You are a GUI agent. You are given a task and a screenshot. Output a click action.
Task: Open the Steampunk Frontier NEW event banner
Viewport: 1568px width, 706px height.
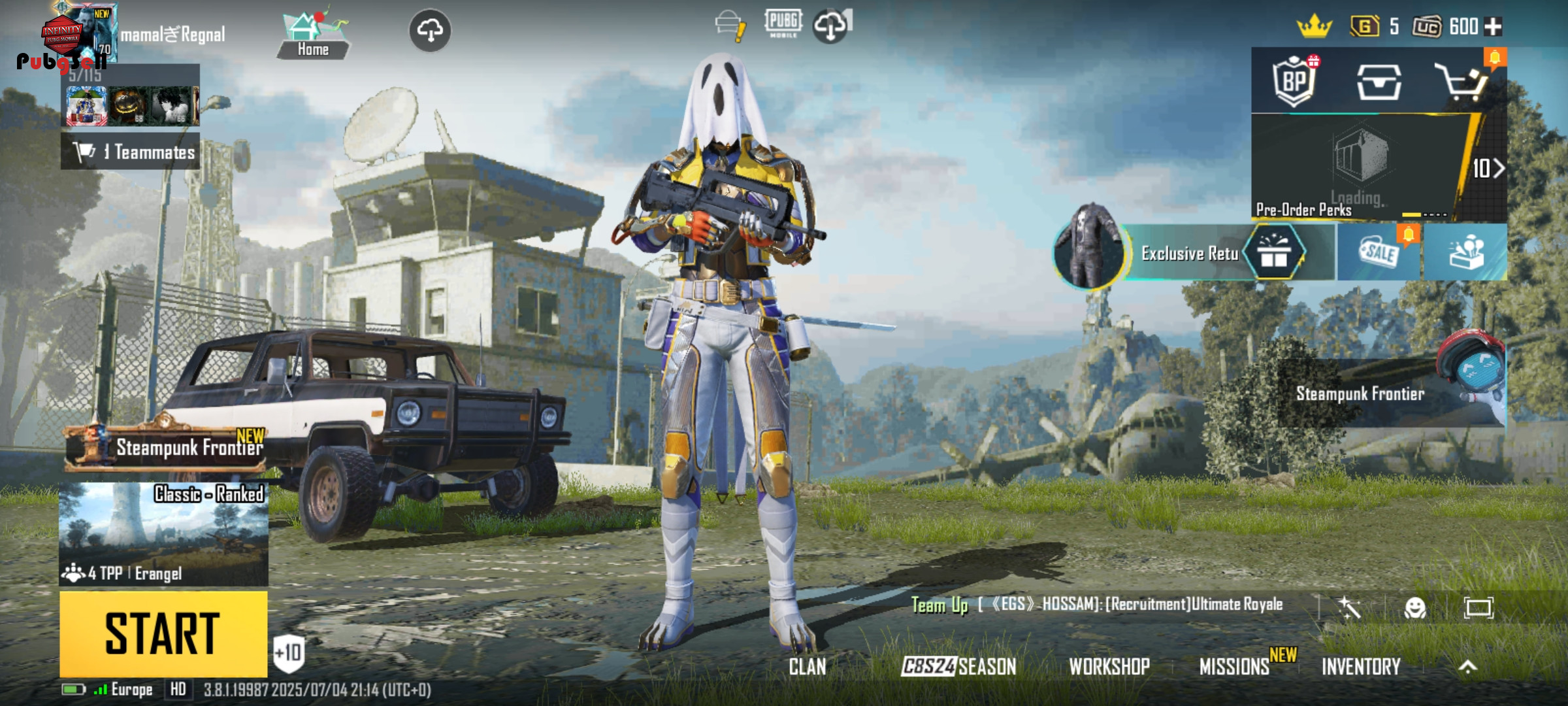coord(167,448)
